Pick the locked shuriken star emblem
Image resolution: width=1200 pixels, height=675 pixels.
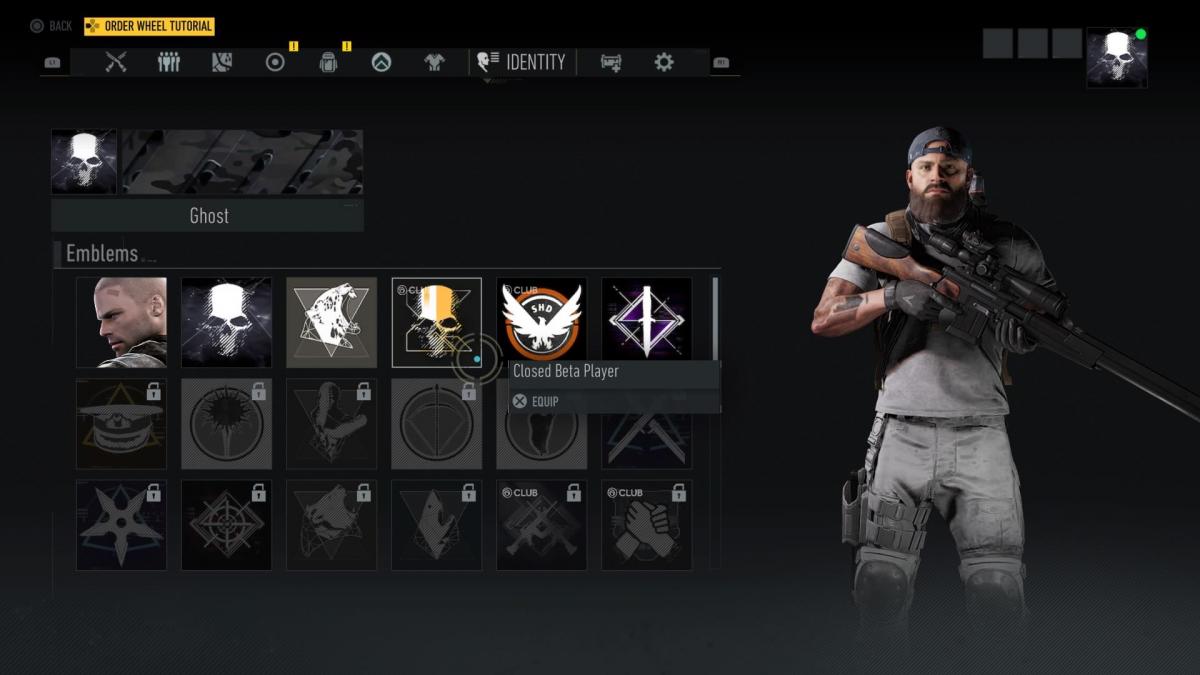pyautogui.click(x=121, y=525)
